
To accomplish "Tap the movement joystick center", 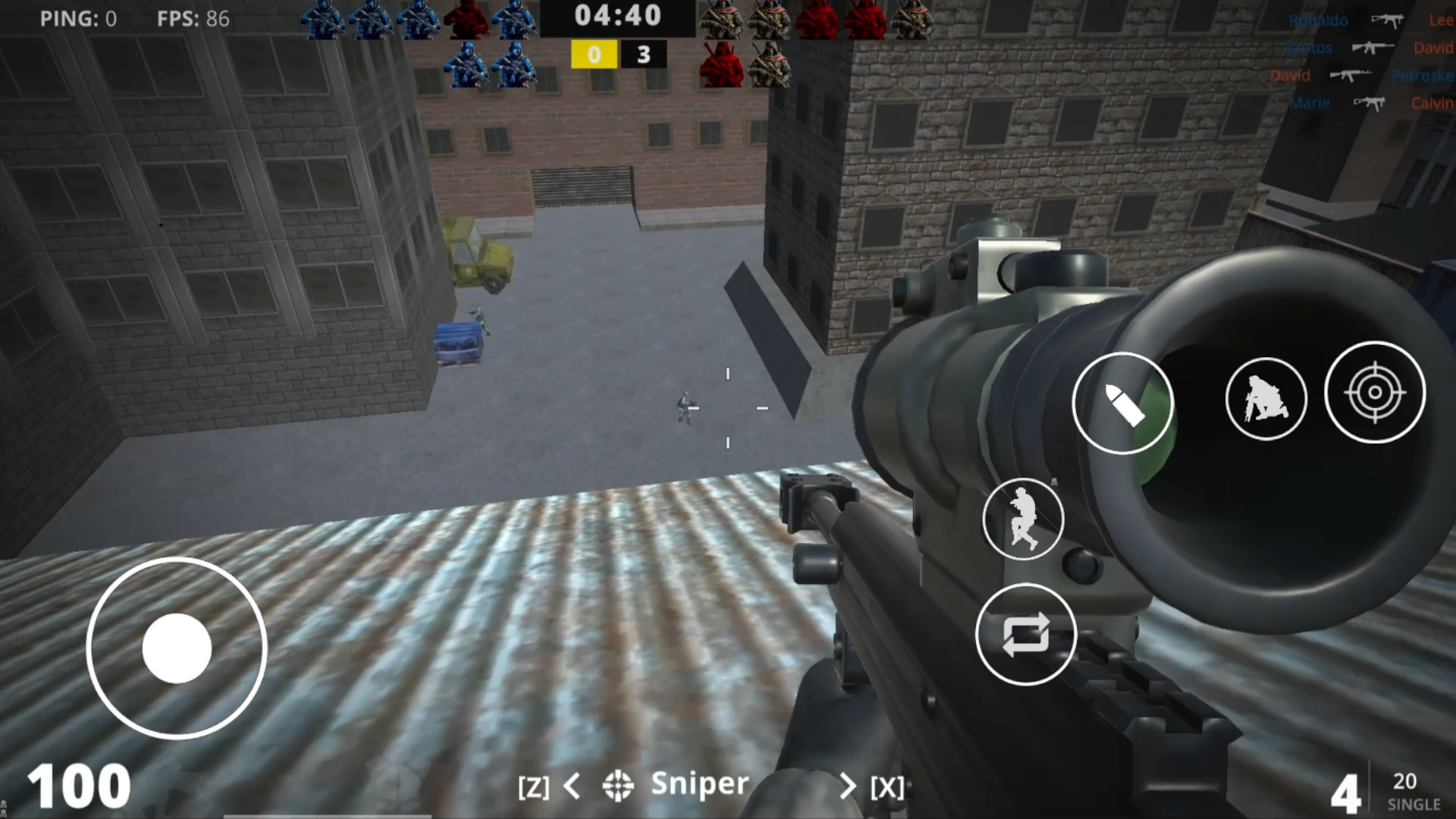I will click(179, 648).
